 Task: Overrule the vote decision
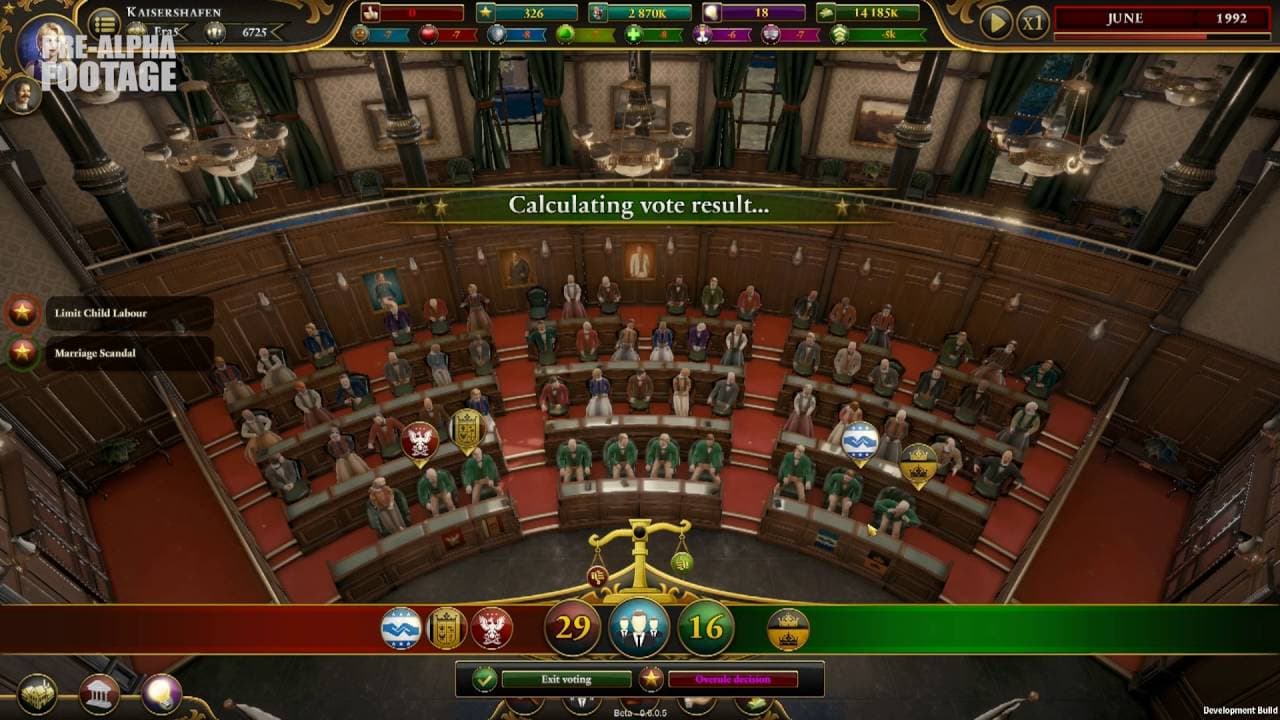click(x=732, y=680)
